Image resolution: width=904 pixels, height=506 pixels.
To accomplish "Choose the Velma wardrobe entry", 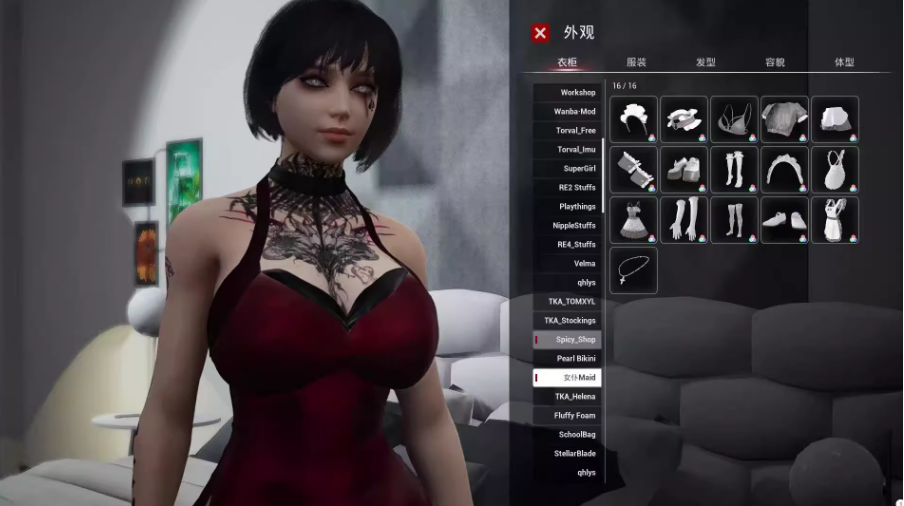I will (568, 264).
